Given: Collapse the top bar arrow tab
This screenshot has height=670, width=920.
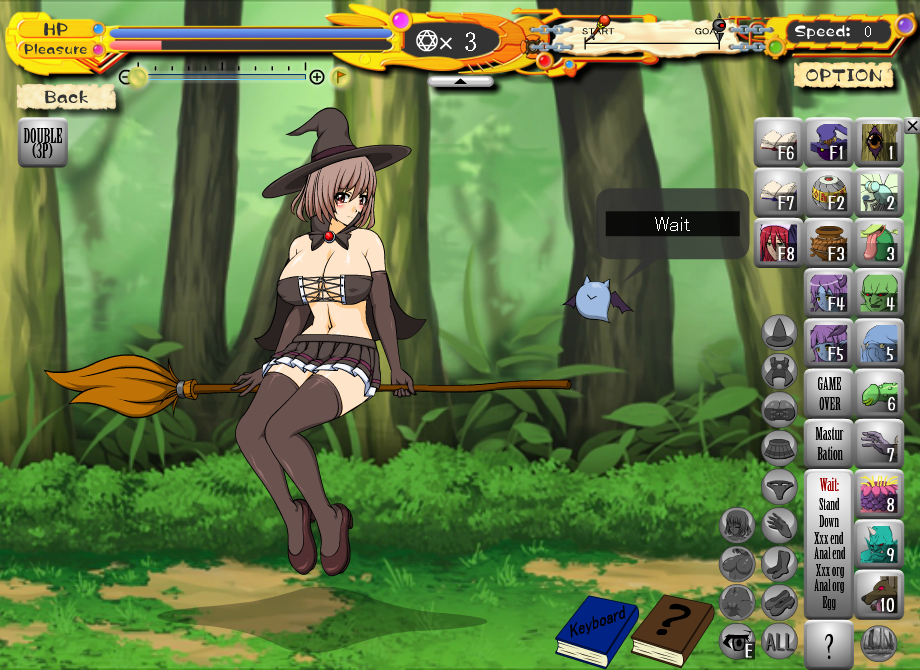Looking at the screenshot, I should (461, 82).
